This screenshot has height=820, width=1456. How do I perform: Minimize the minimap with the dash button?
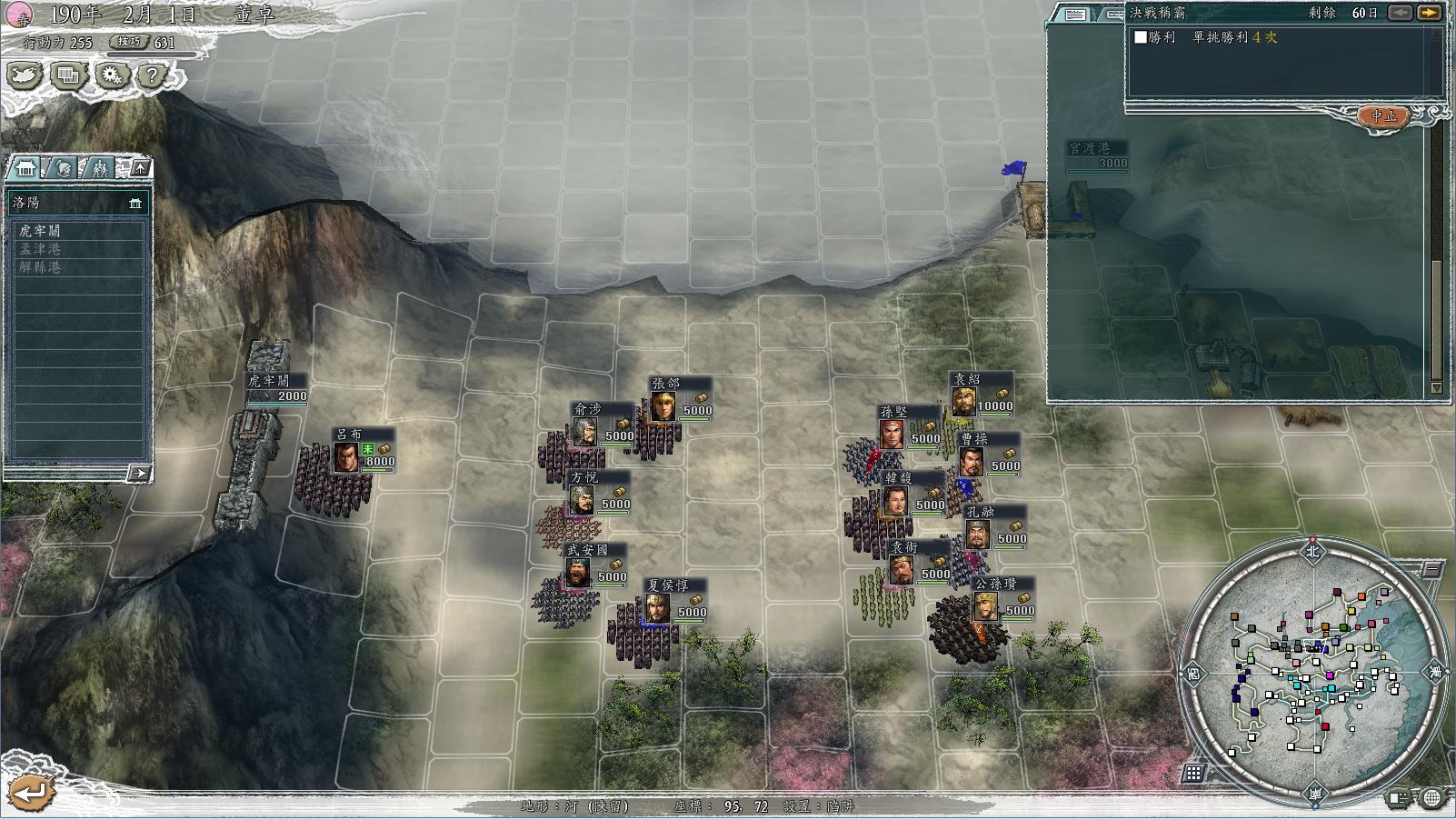pos(1430,571)
